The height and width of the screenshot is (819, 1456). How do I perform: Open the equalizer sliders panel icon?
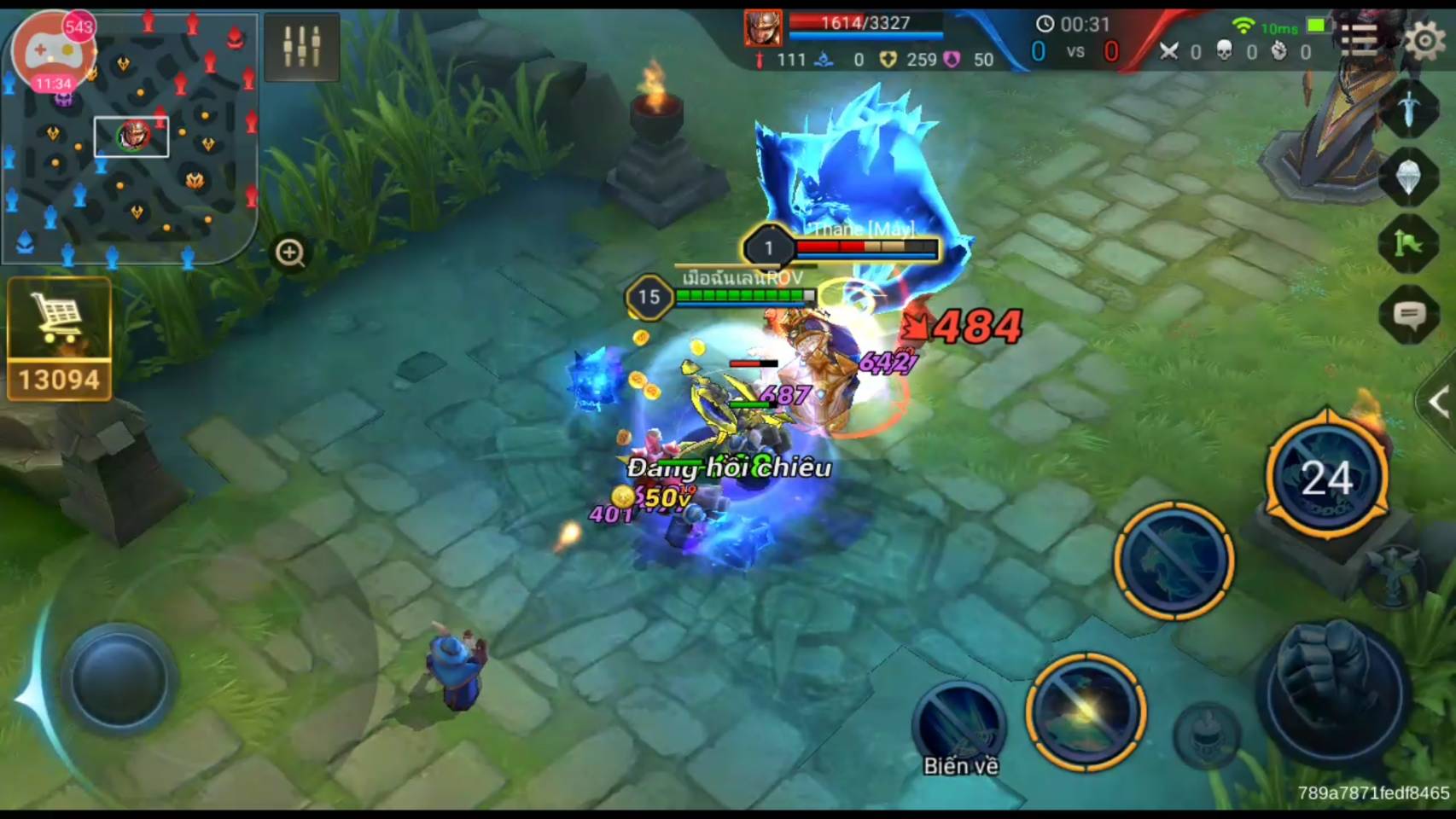(302, 47)
